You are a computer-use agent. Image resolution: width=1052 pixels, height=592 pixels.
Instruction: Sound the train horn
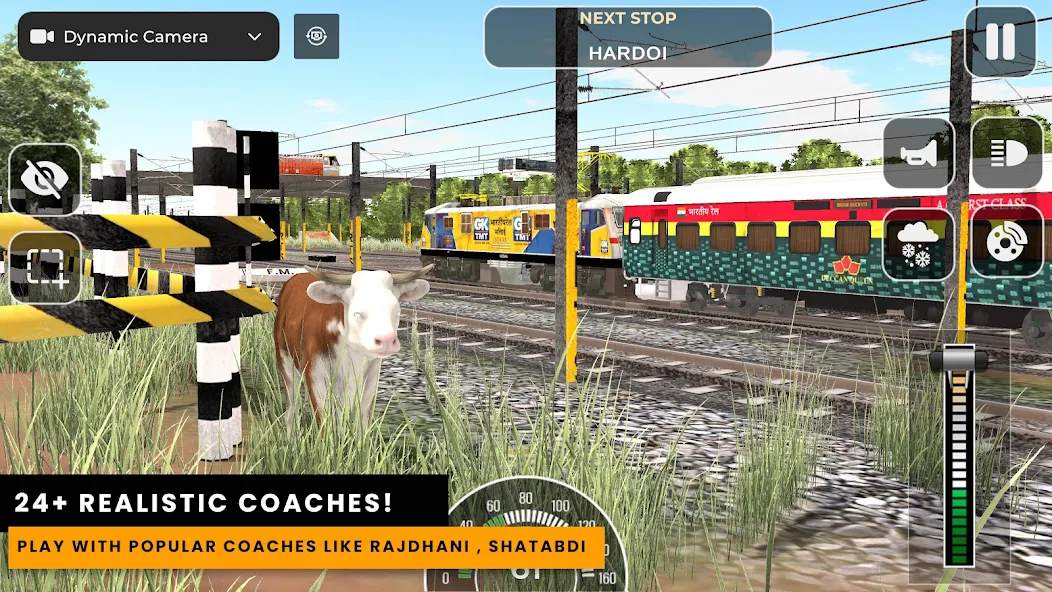click(918, 153)
